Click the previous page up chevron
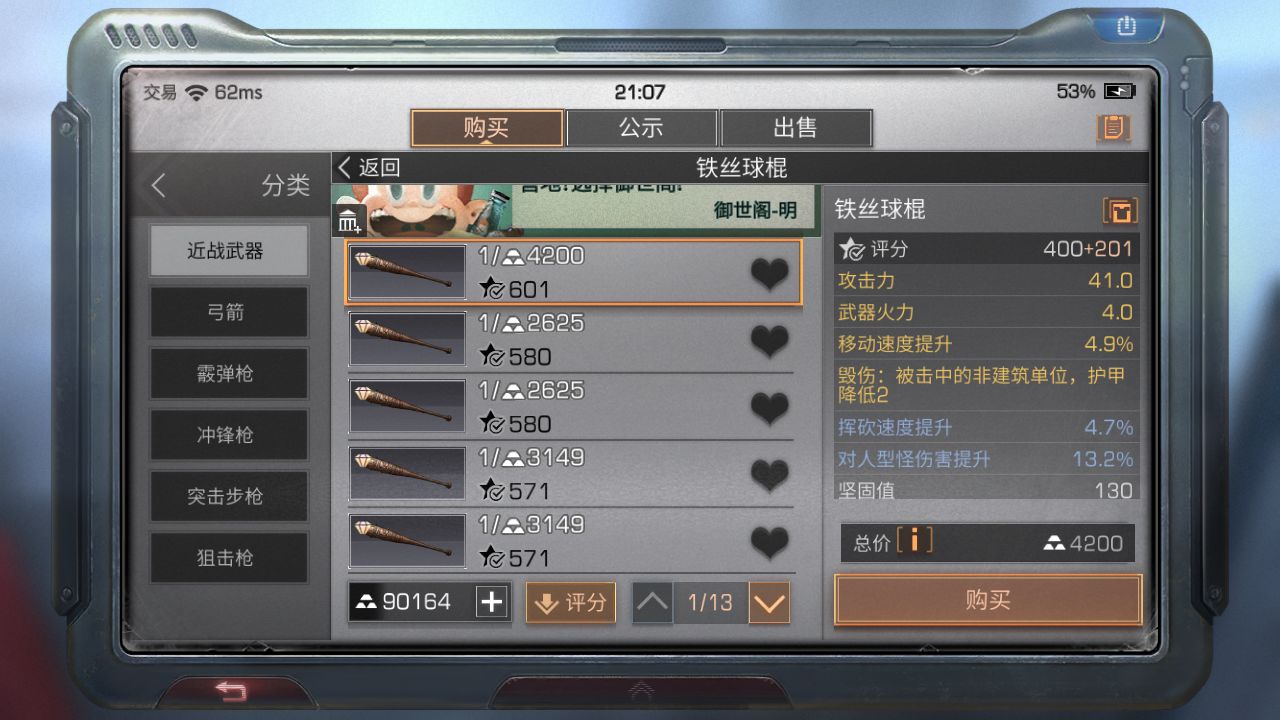The width and height of the screenshot is (1280, 720). pos(651,602)
